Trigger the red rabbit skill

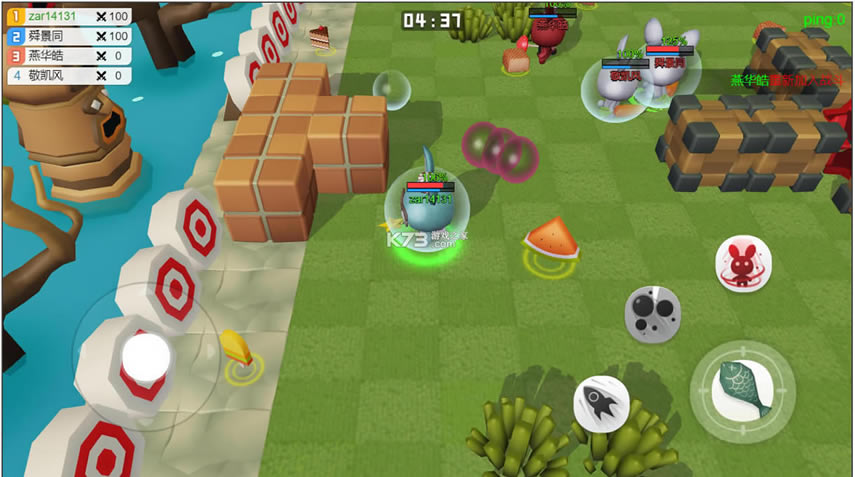743,264
